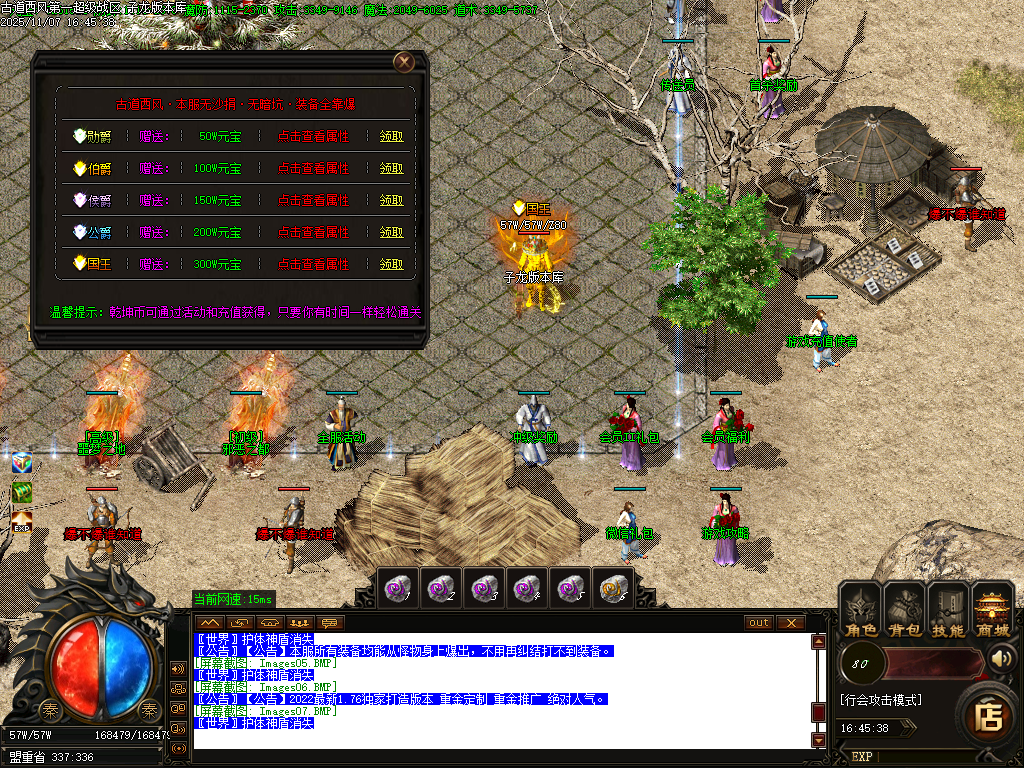Click the round 店 store button
This screenshot has height=768, width=1024.
[989, 716]
